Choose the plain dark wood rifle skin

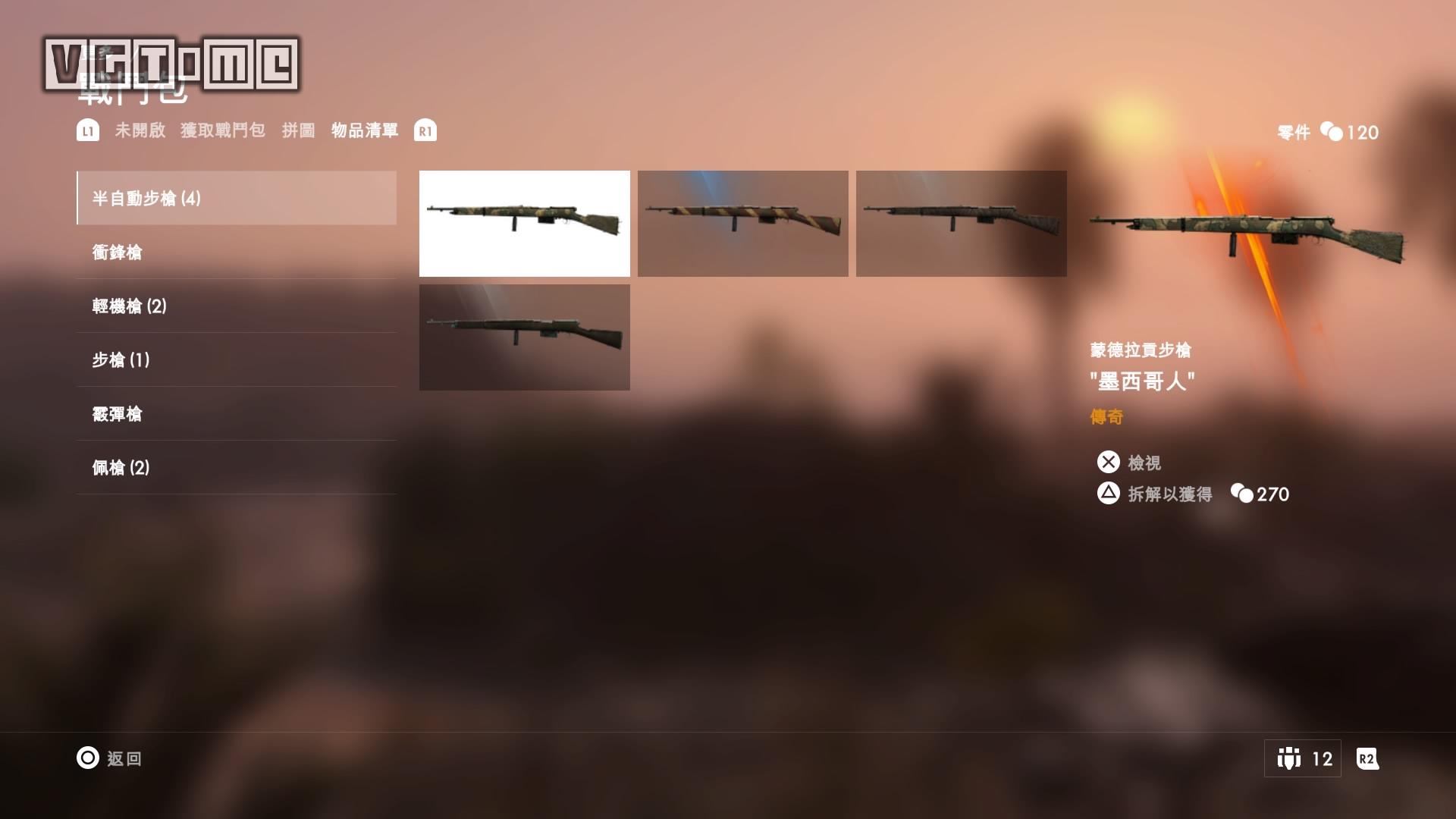pos(524,337)
